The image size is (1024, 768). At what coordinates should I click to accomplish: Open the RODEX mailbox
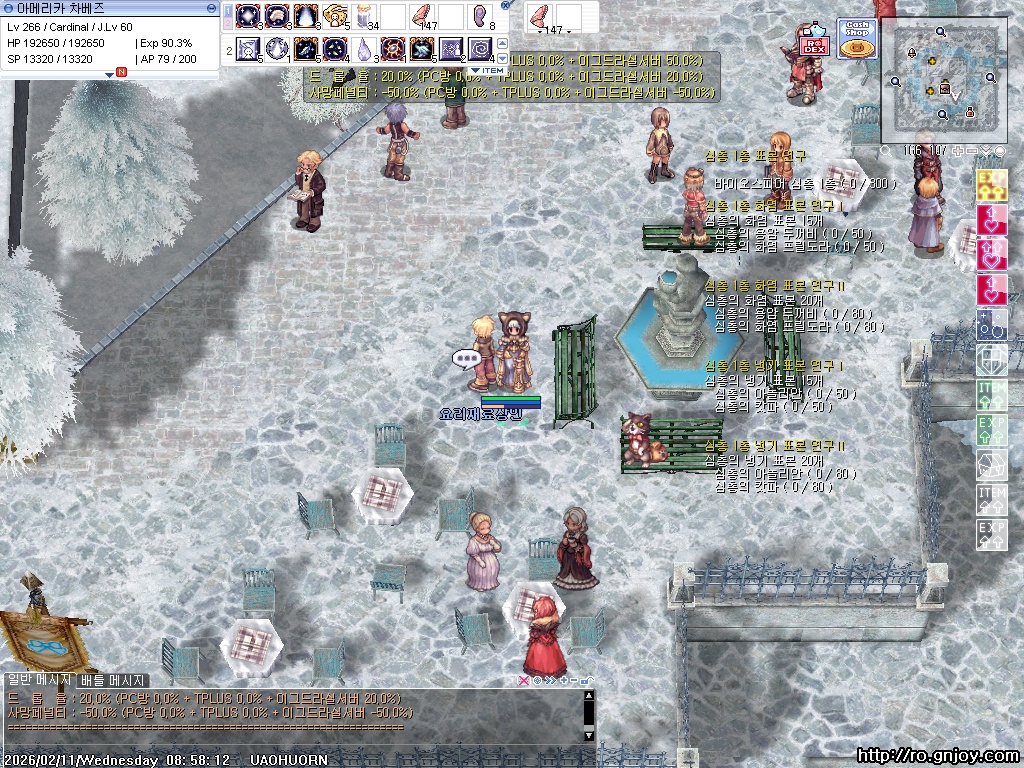pos(816,41)
